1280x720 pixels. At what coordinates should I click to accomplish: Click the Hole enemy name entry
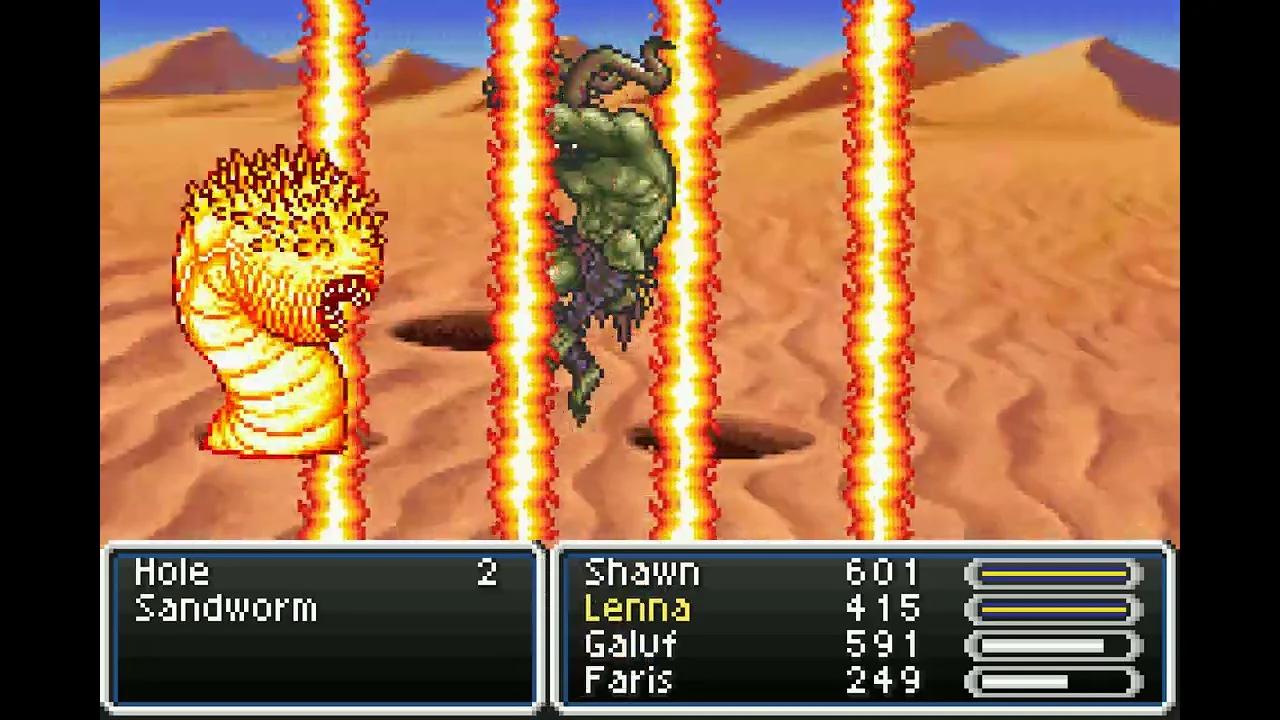(172, 572)
